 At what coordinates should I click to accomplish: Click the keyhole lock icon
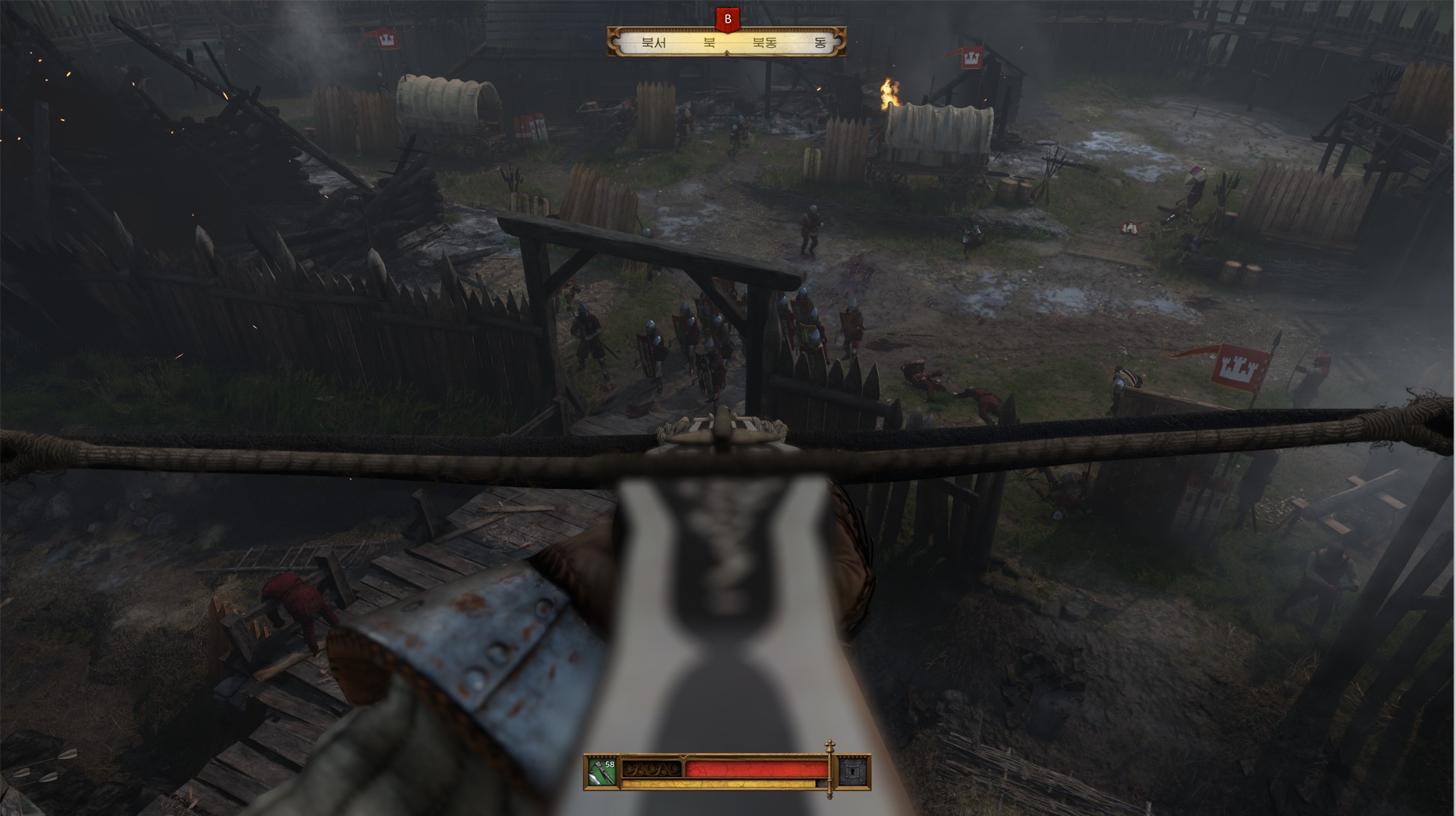pyautogui.click(x=854, y=772)
